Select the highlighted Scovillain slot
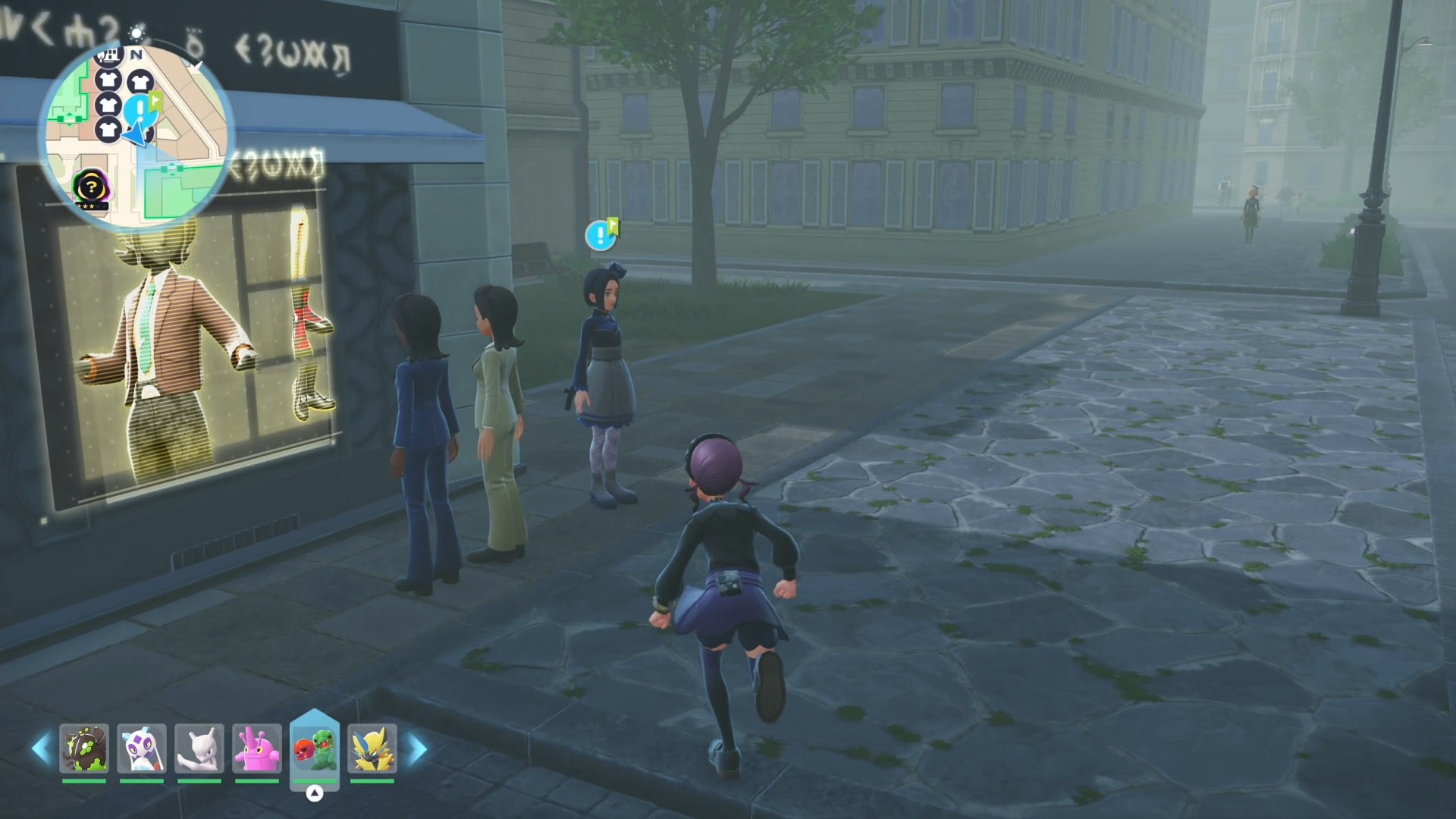The image size is (1456, 819). pyautogui.click(x=315, y=747)
